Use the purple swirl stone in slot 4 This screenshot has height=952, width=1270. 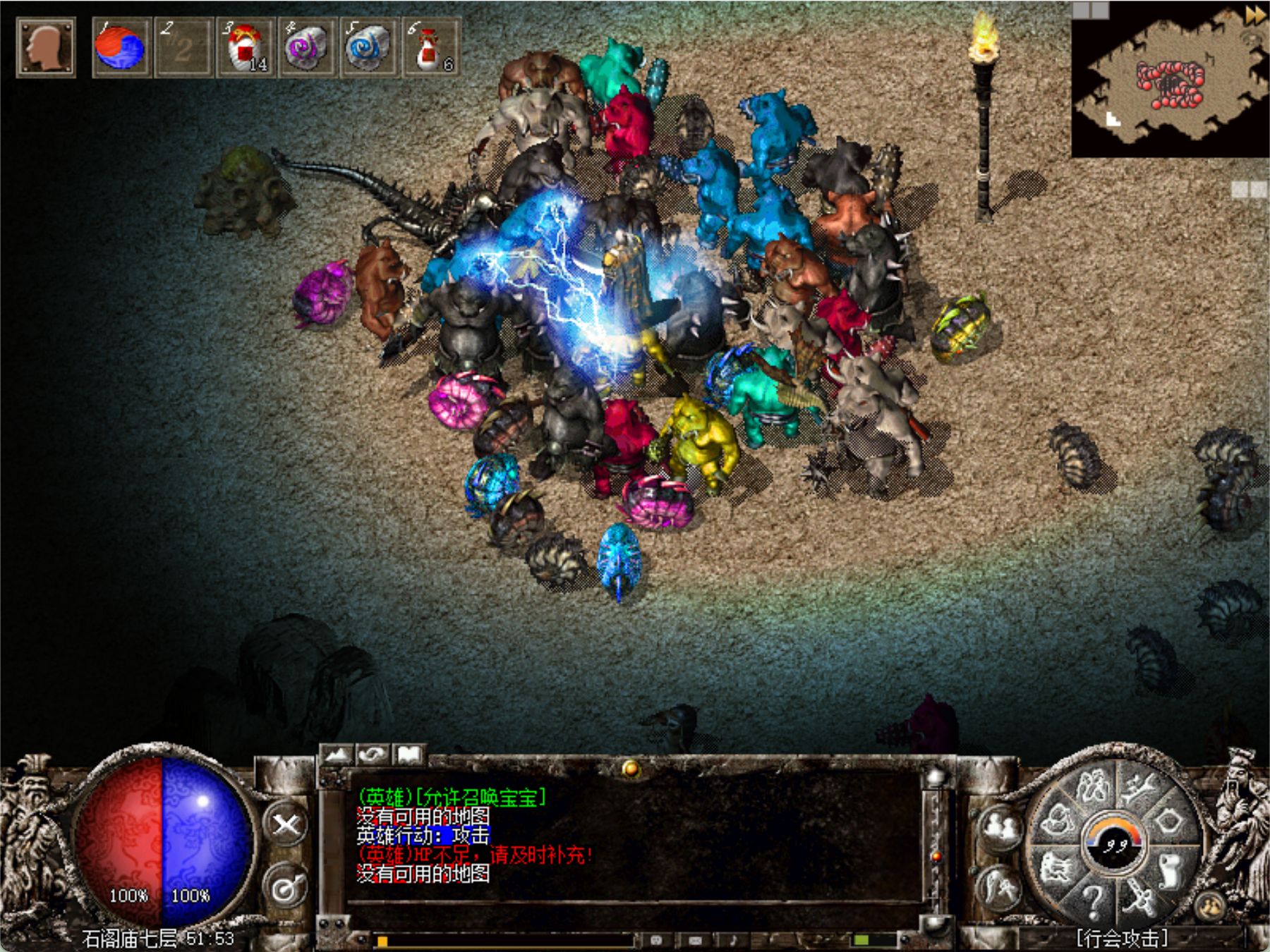click(306, 47)
